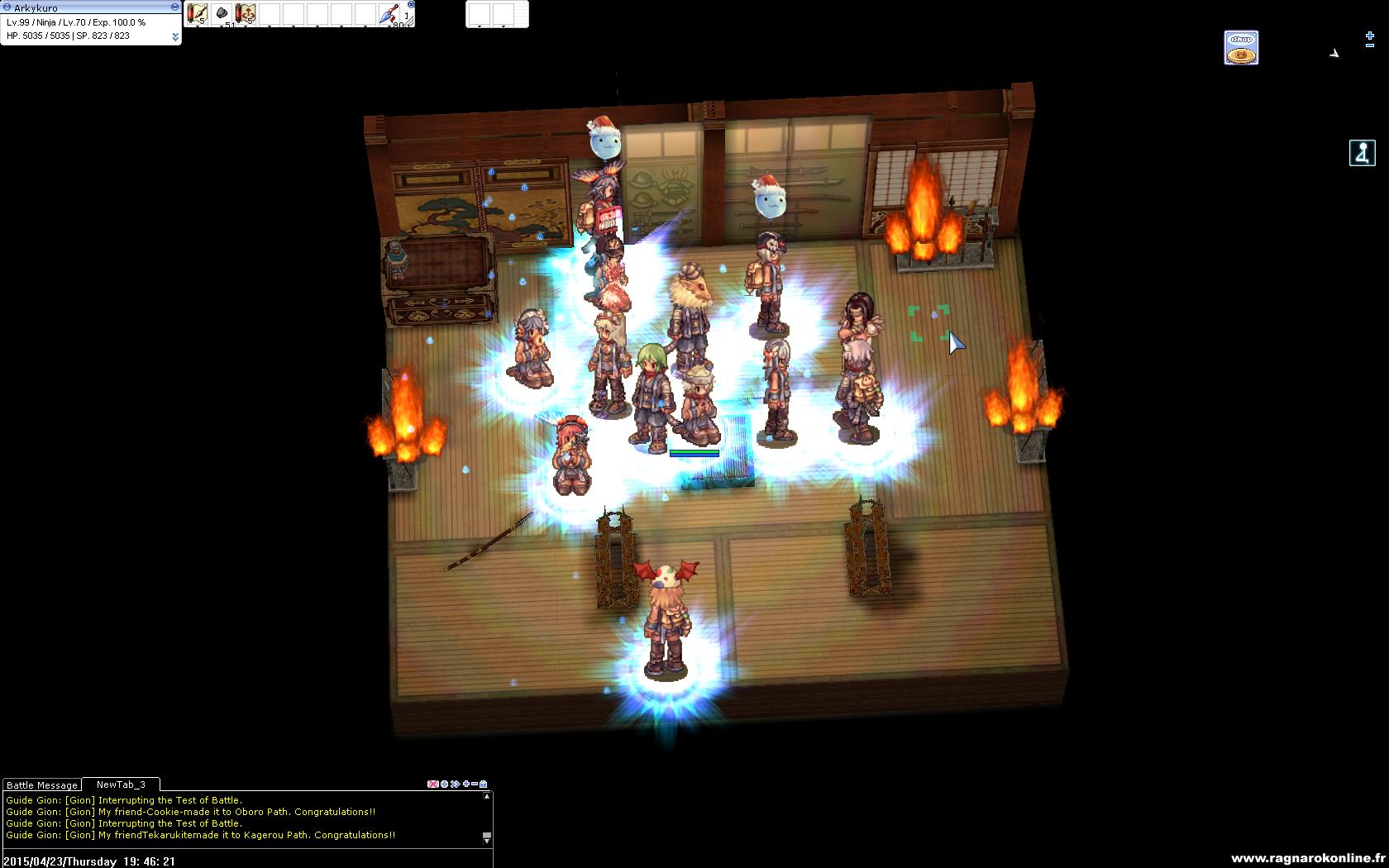Click the pink crossed chat filter icon
Screen dimensions: 1389x868
tap(432, 784)
